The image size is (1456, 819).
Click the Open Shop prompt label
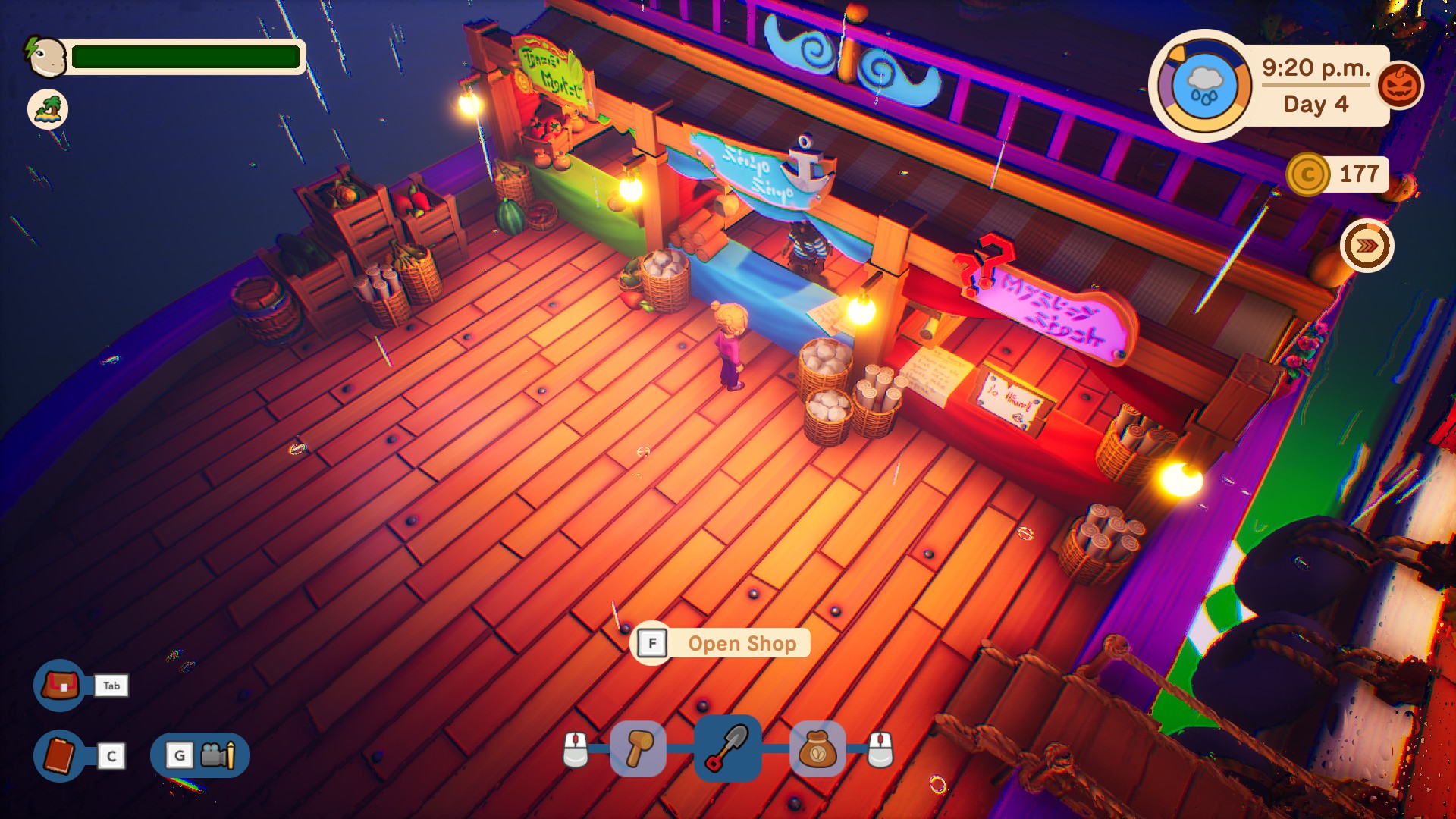click(742, 644)
